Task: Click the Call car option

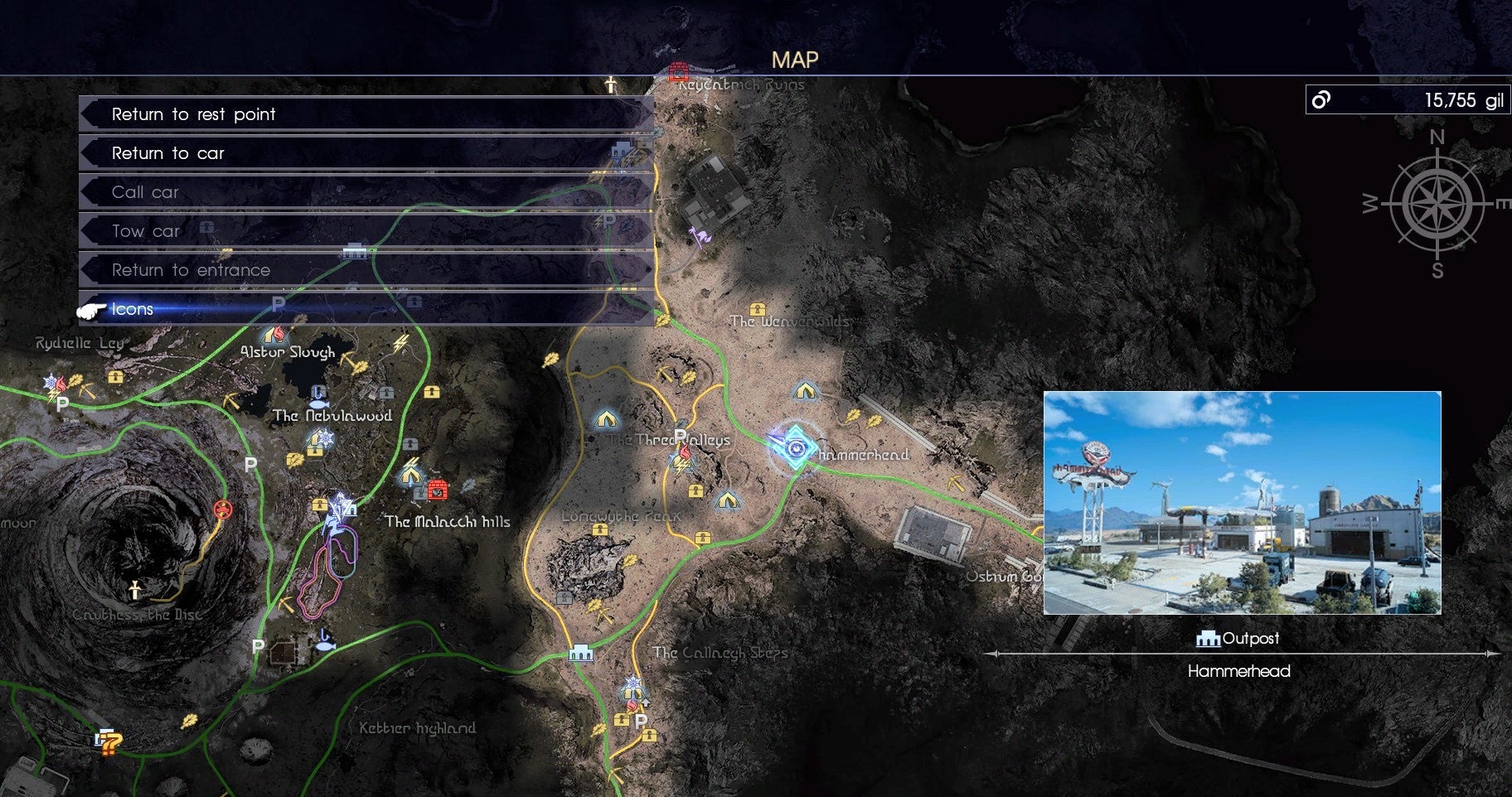Action: tap(145, 191)
